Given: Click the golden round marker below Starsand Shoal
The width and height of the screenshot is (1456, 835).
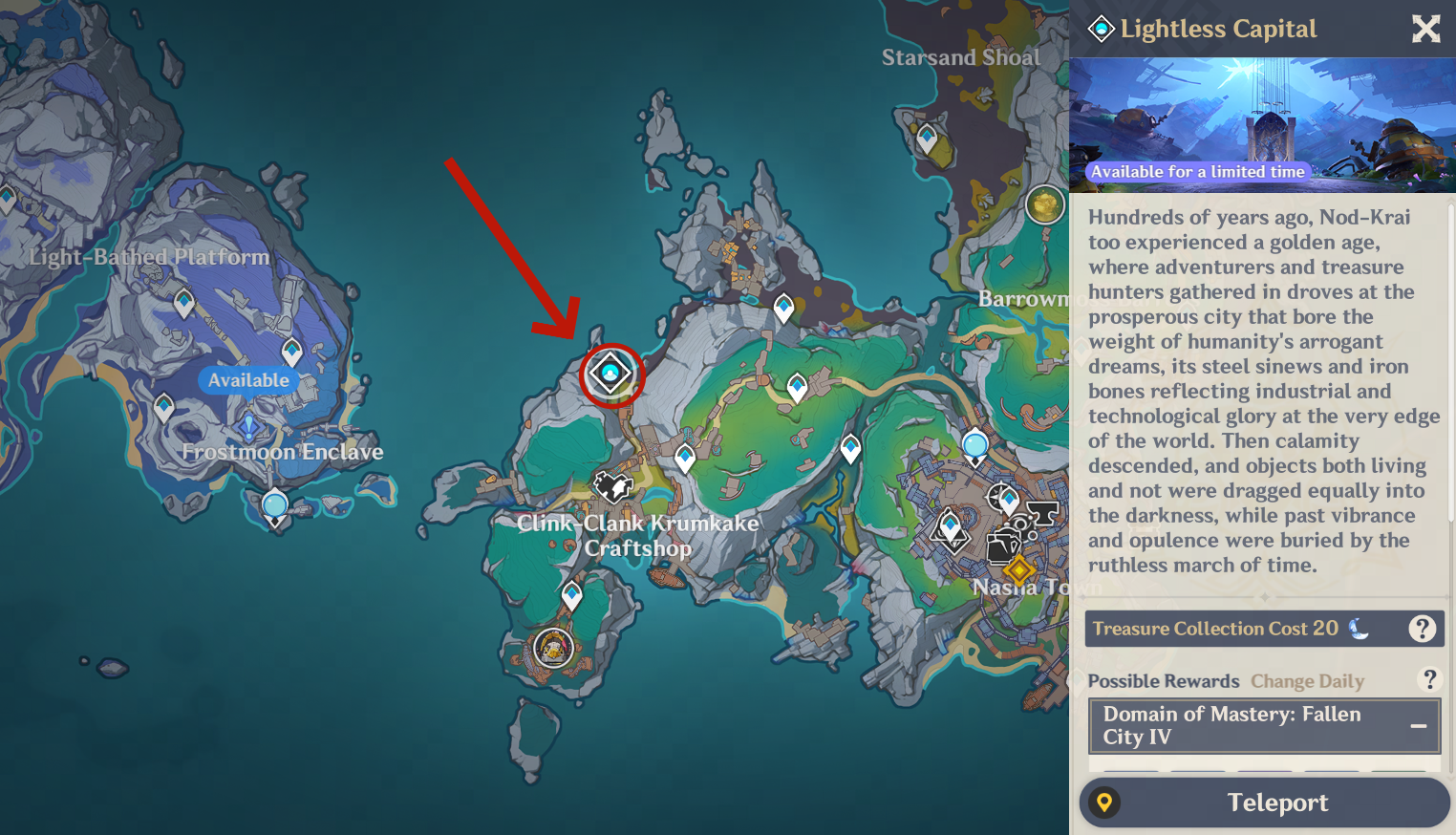Looking at the screenshot, I should [1044, 204].
